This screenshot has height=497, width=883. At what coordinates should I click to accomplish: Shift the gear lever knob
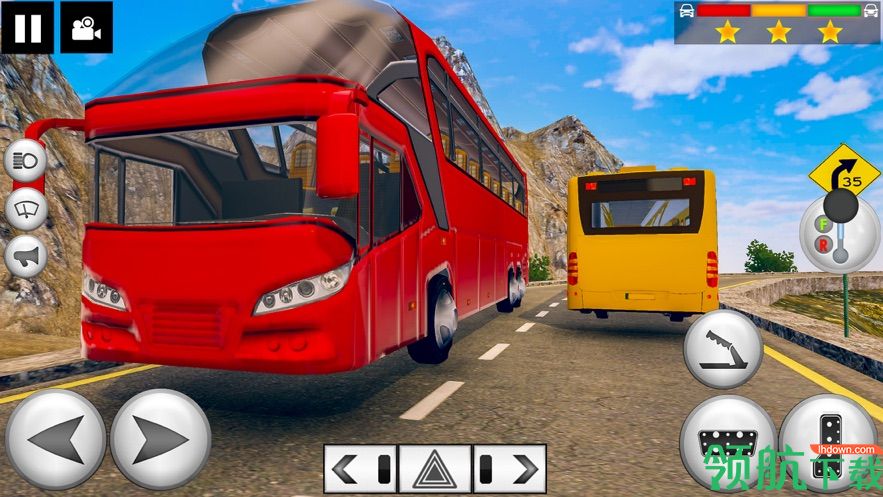click(x=840, y=207)
